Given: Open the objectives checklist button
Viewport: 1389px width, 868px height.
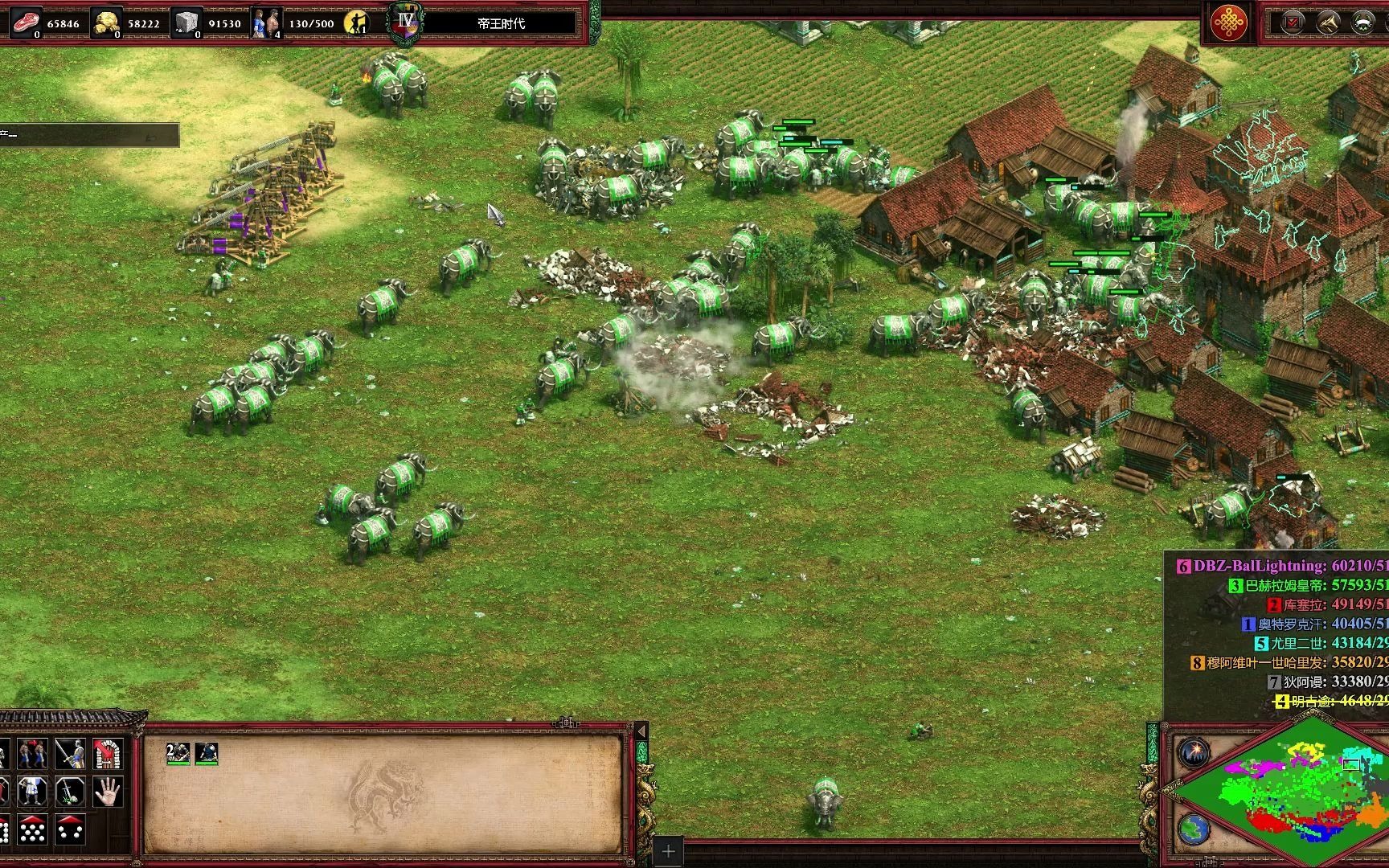Looking at the screenshot, I should point(1293,23).
